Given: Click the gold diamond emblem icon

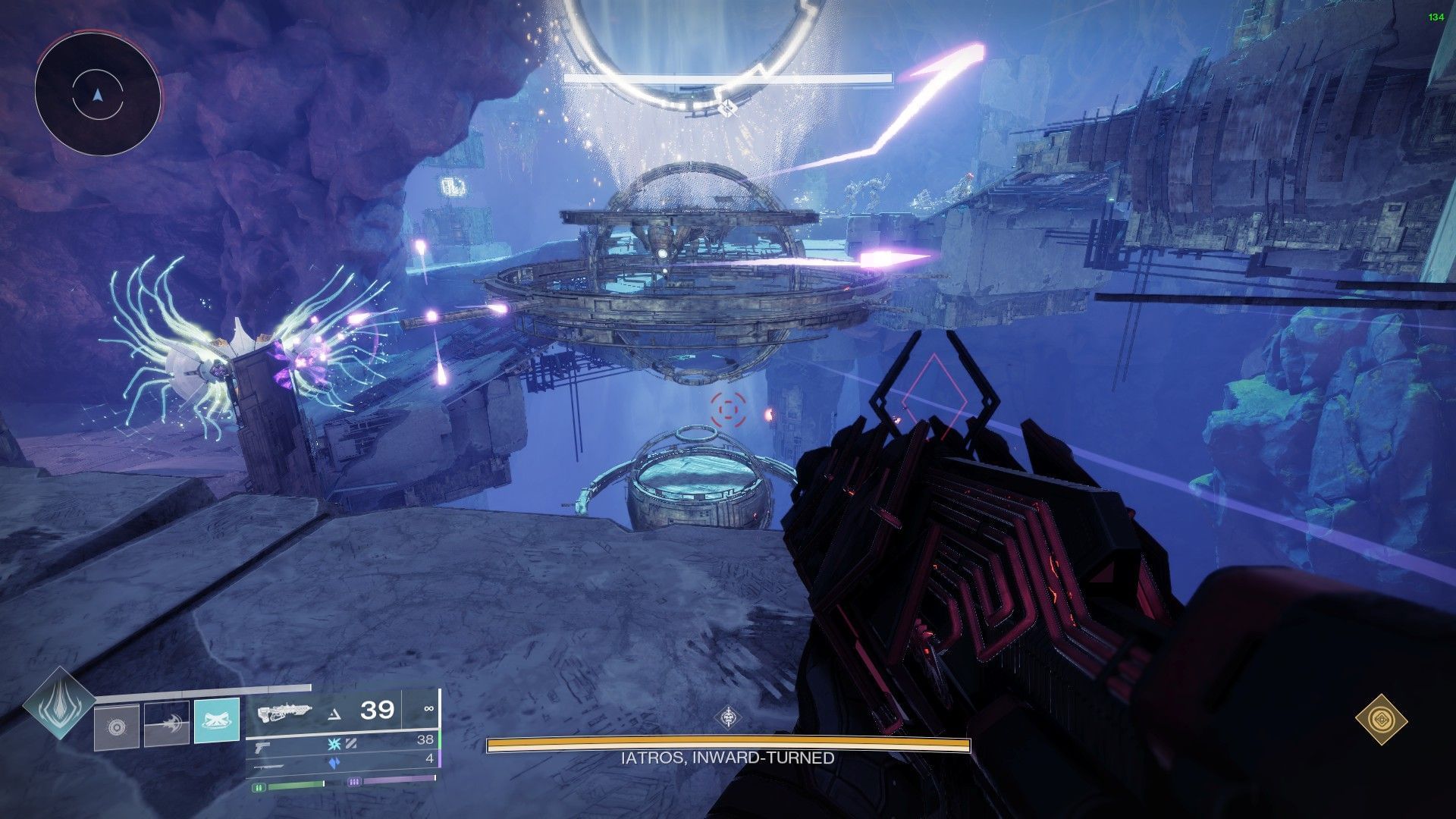Looking at the screenshot, I should click(1381, 718).
